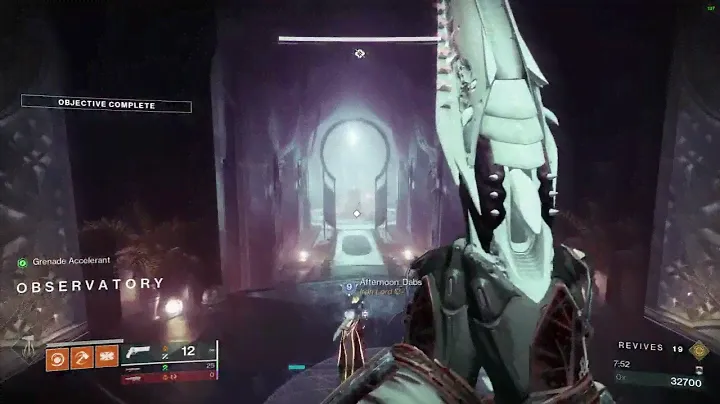Click the class ability icon
The width and height of the screenshot is (720, 404).
coord(106,355)
